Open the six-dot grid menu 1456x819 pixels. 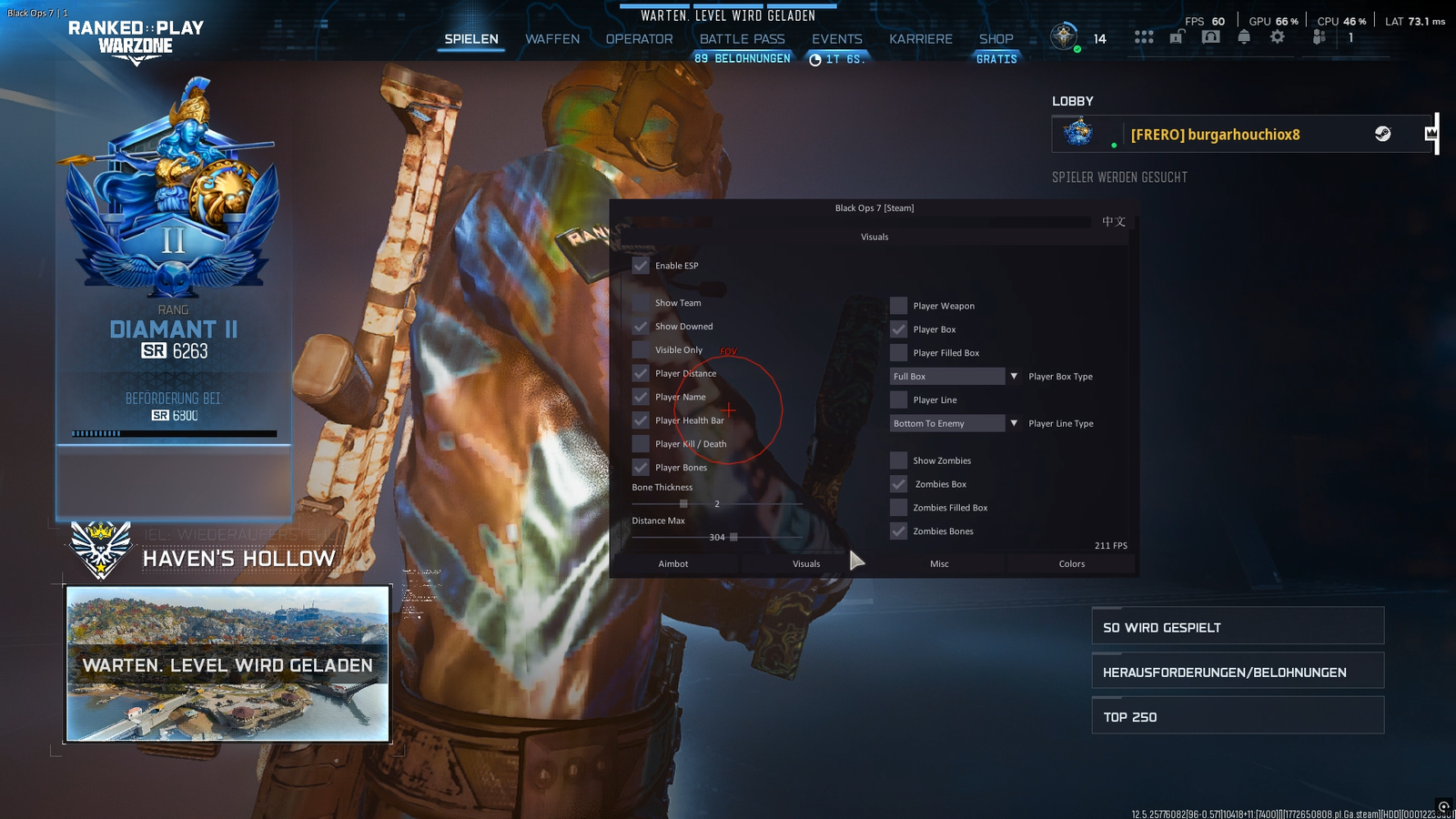[1144, 37]
